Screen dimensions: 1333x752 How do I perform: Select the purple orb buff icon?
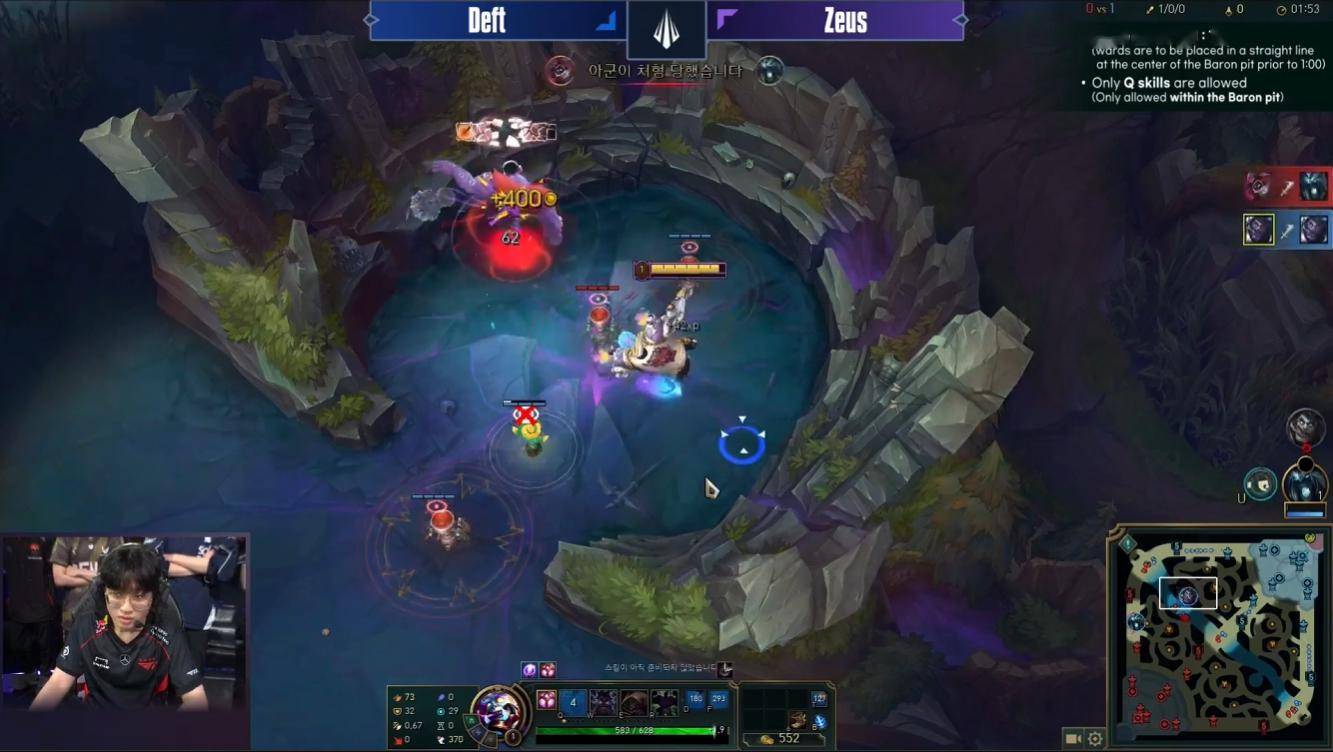[530, 669]
